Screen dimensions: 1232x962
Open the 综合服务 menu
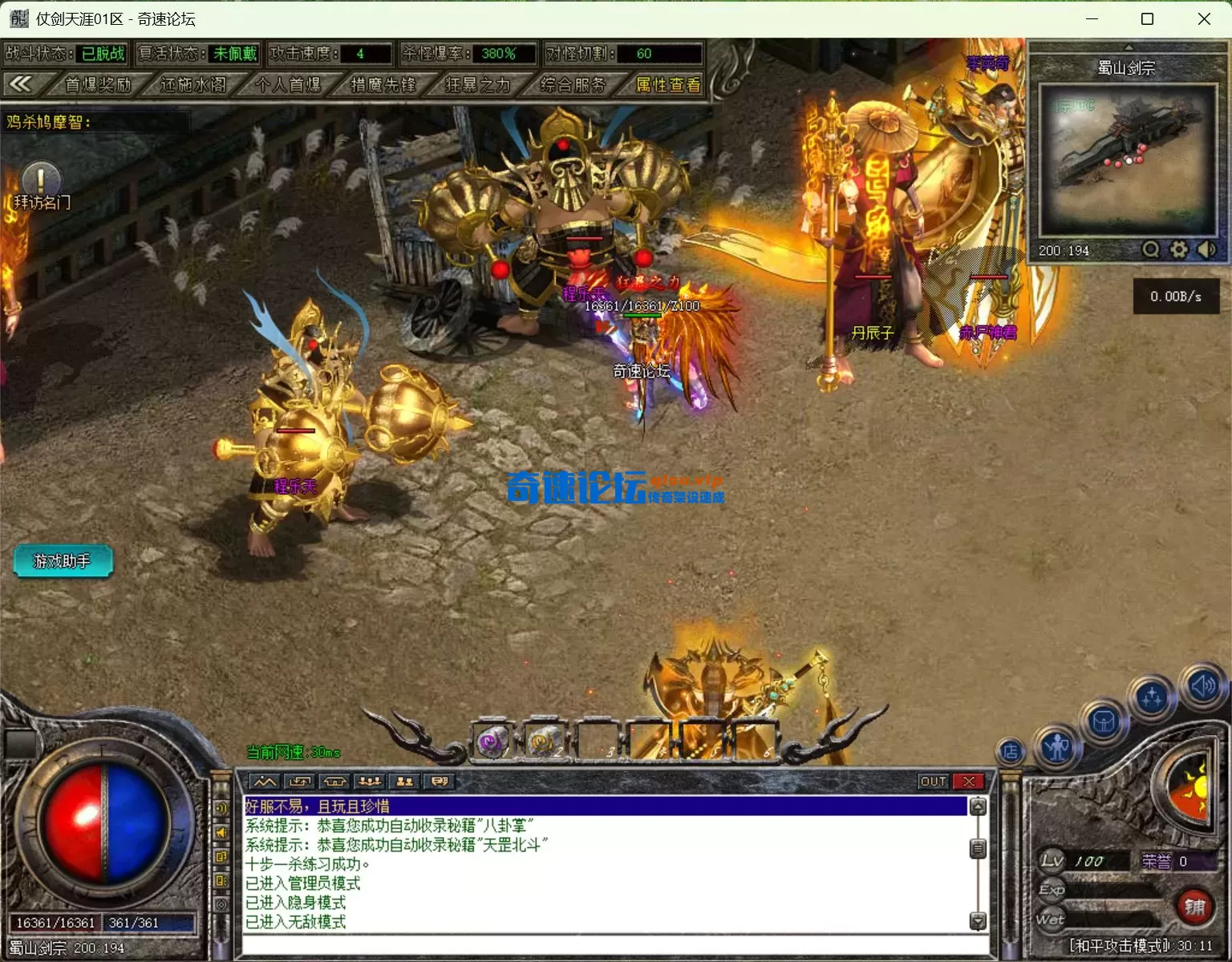(x=573, y=84)
